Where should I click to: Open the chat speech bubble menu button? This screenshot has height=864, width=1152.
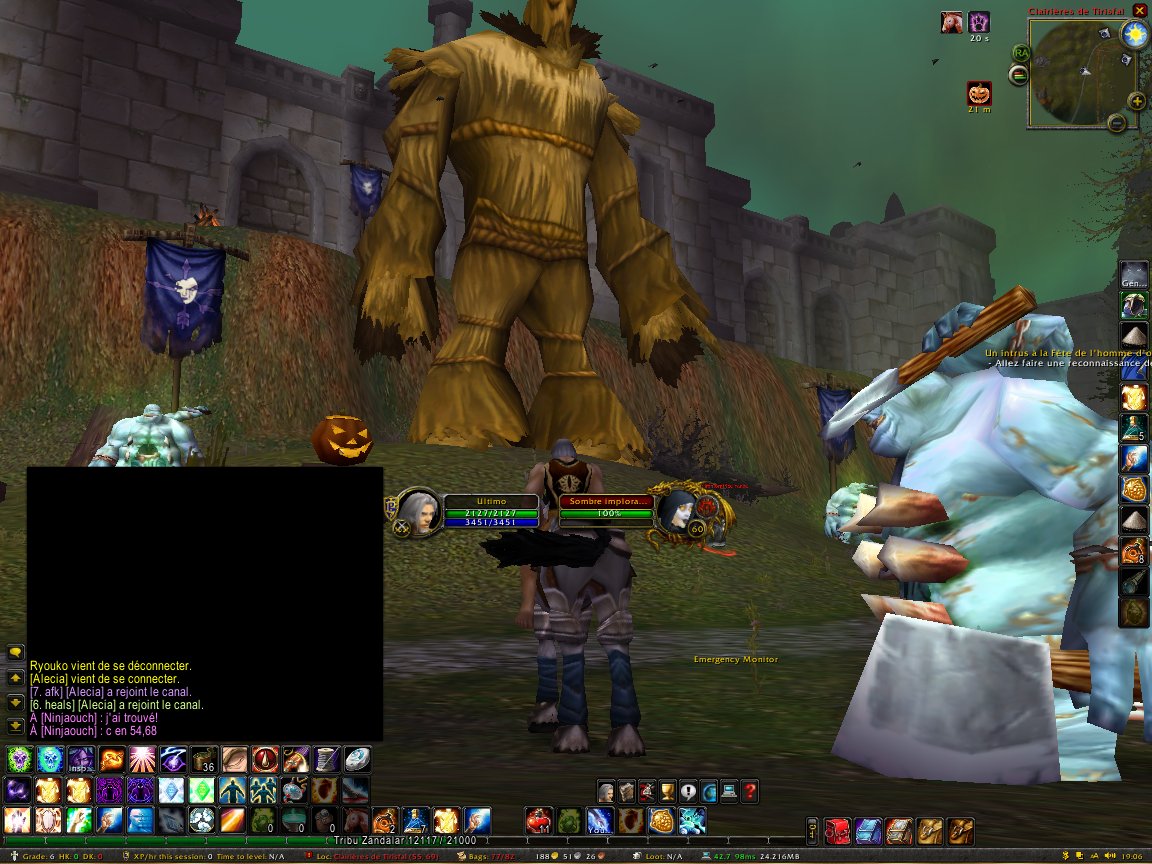(x=15, y=652)
